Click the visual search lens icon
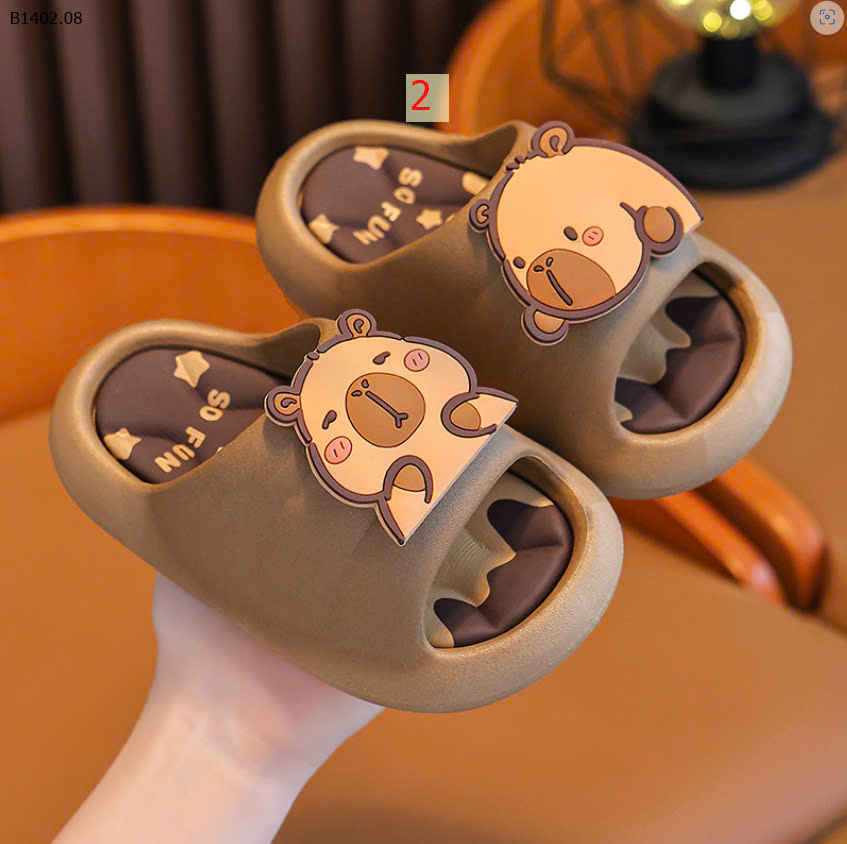The height and width of the screenshot is (844, 847). click(x=826, y=18)
